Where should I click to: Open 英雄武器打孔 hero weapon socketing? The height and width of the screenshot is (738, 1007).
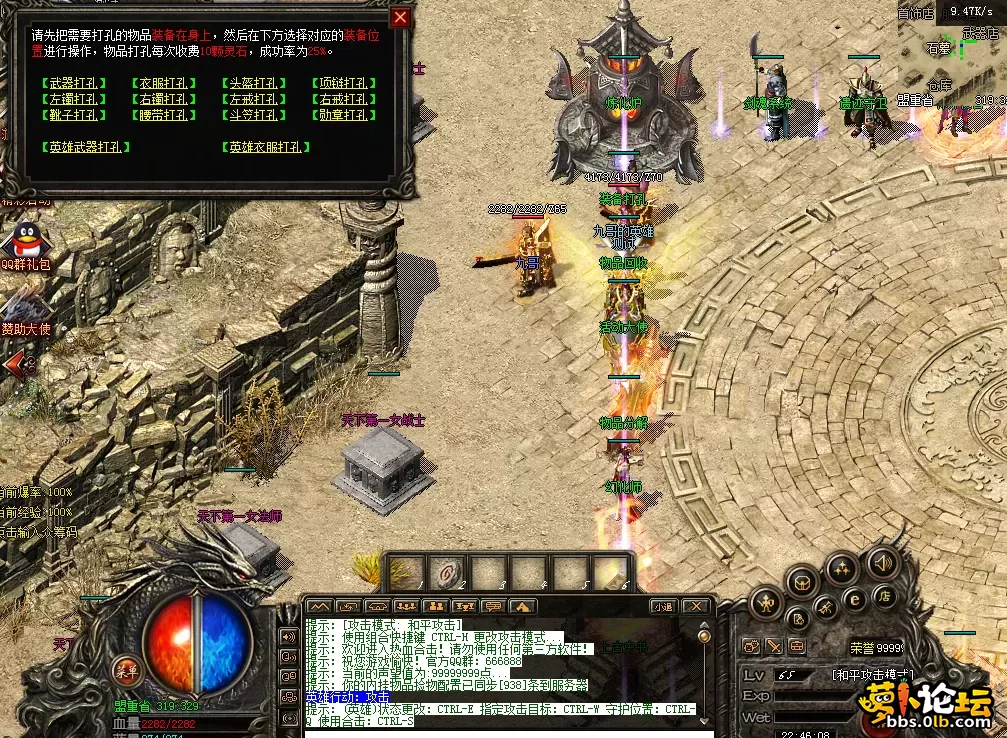point(86,147)
